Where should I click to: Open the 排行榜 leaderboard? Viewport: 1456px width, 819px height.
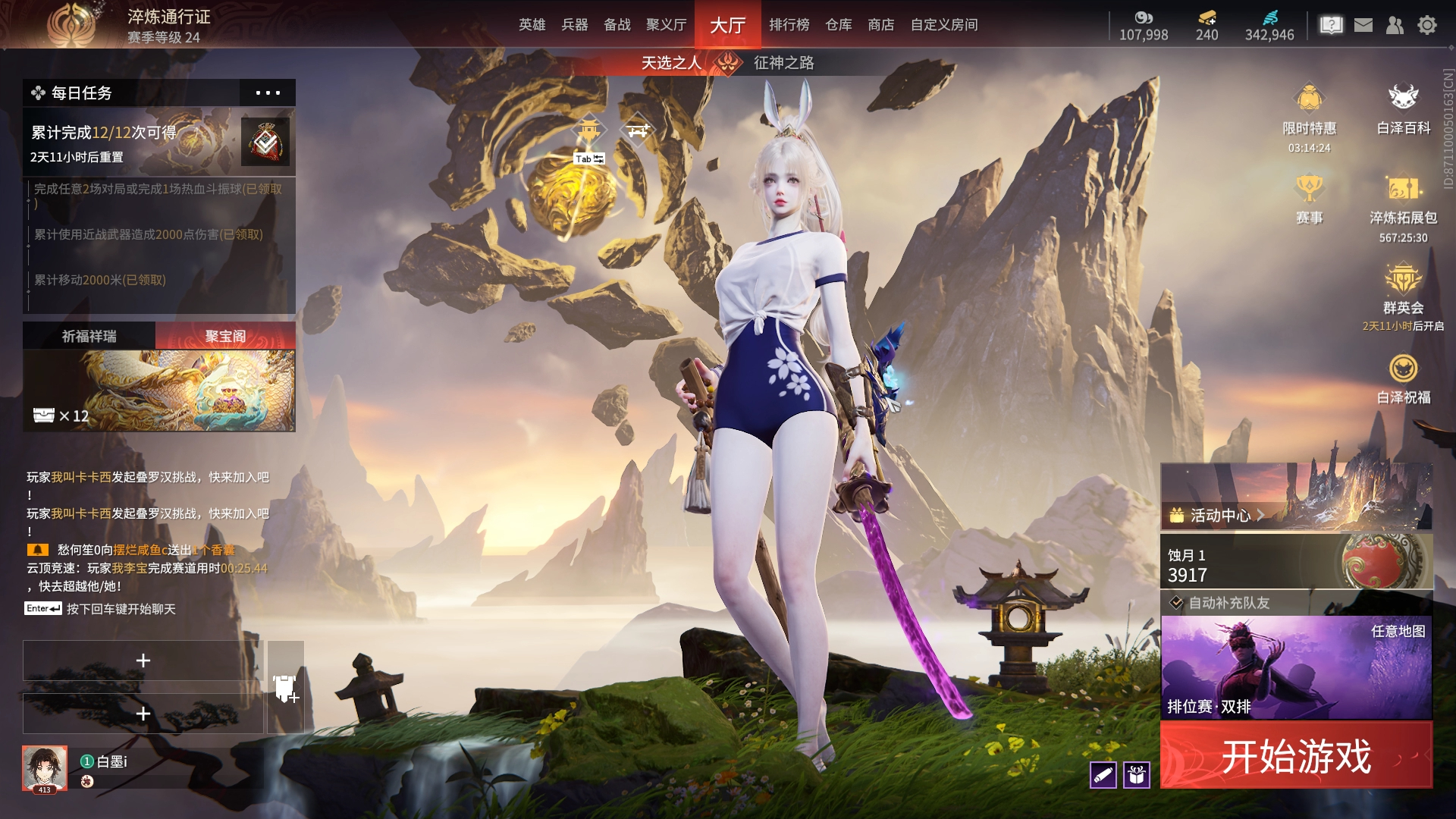pos(789,25)
